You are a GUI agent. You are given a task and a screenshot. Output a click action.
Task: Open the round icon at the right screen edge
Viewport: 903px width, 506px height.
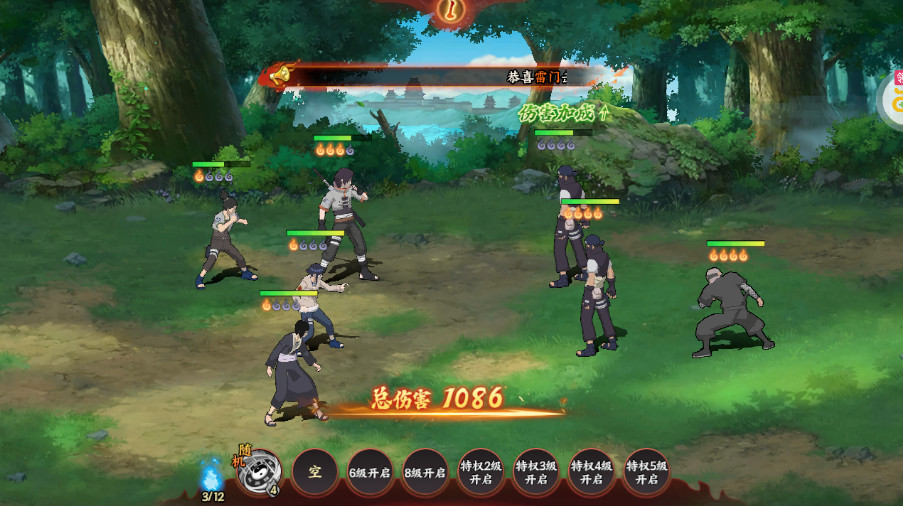[x=892, y=100]
